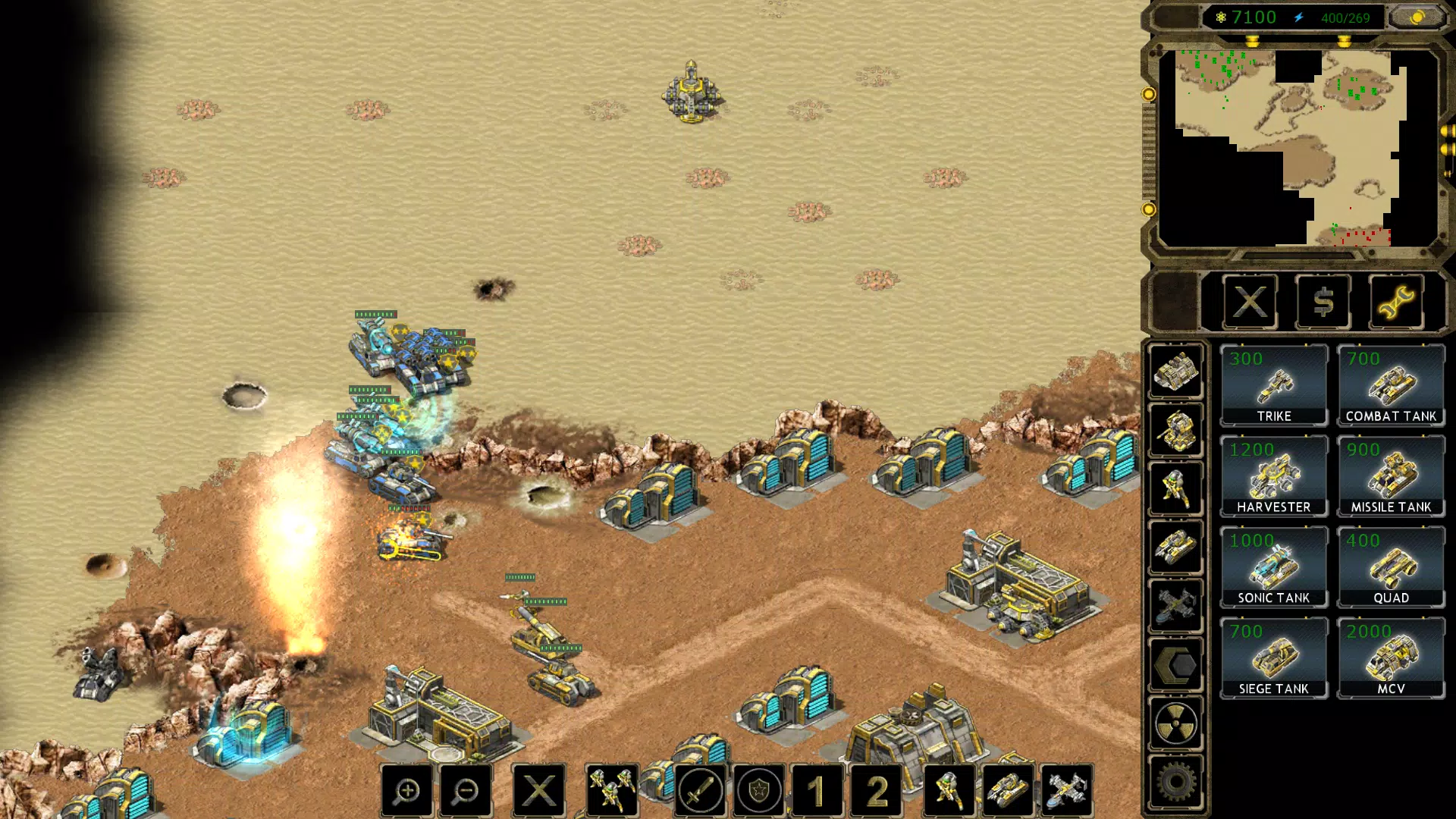Click the guard shield icon
This screenshot has height=819, width=1456.
(x=758, y=790)
